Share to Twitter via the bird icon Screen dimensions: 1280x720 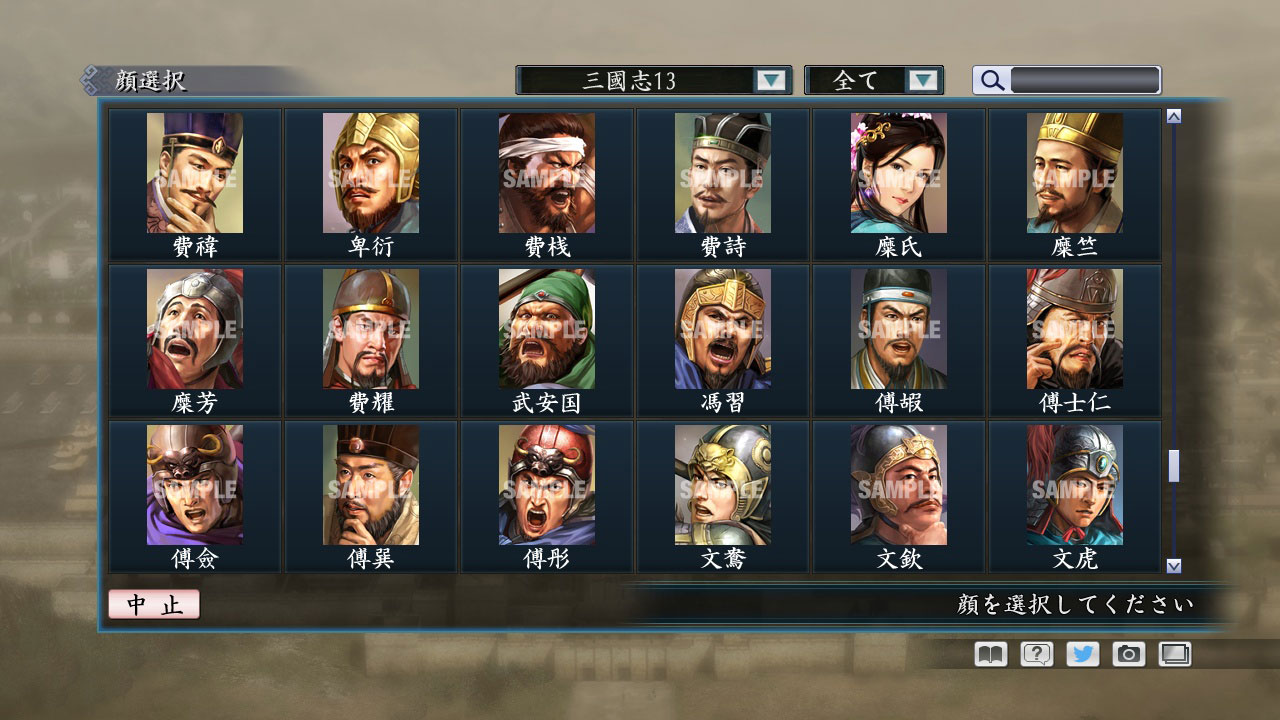point(1081,654)
